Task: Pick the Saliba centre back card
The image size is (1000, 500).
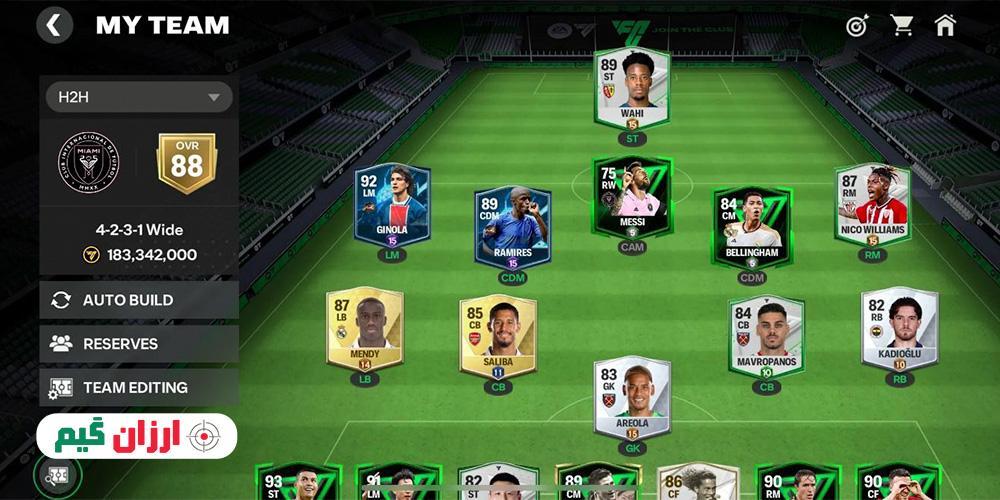Action: [497, 337]
